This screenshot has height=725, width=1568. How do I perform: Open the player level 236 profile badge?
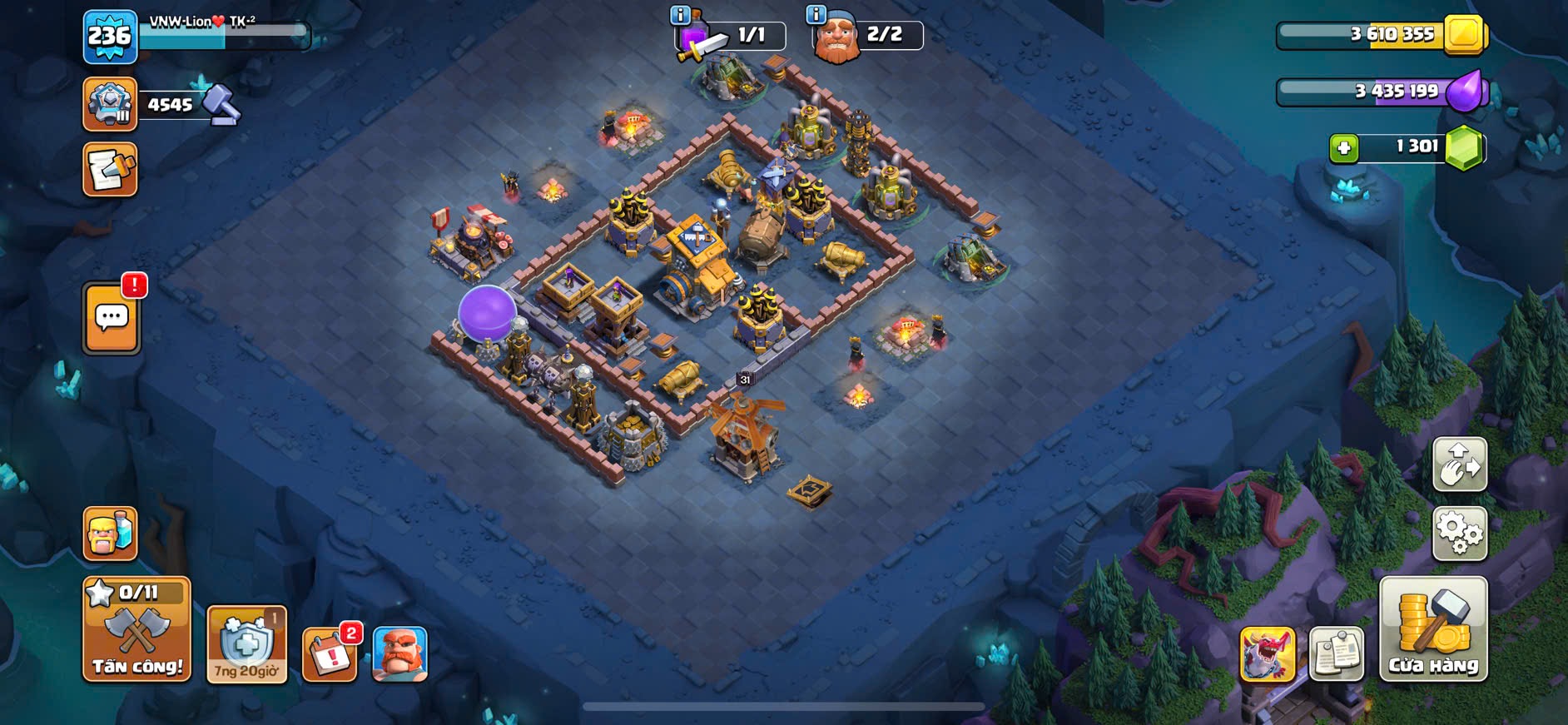click(x=110, y=37)
